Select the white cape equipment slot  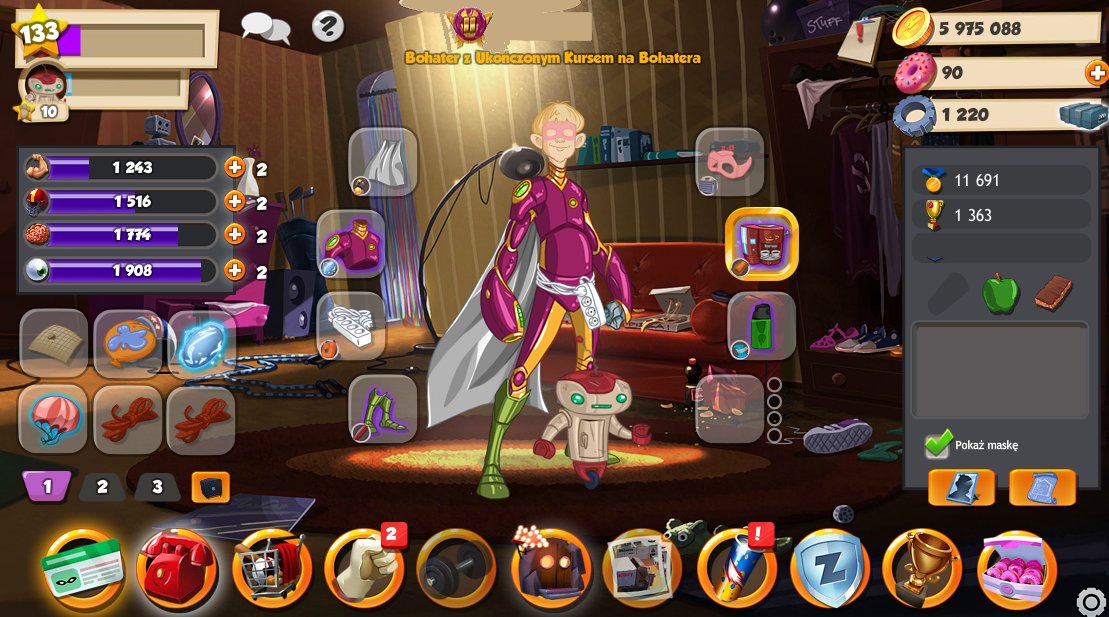[382, 161]
